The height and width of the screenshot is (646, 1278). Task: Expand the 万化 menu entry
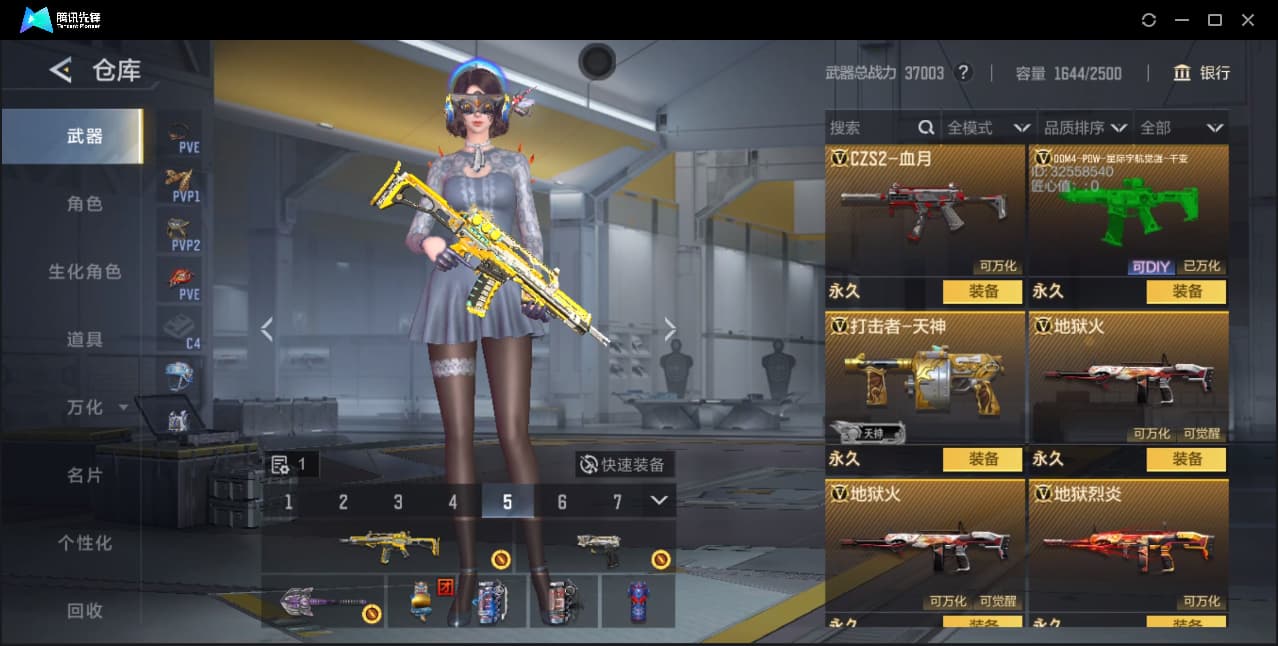click(x=96, y=408)
